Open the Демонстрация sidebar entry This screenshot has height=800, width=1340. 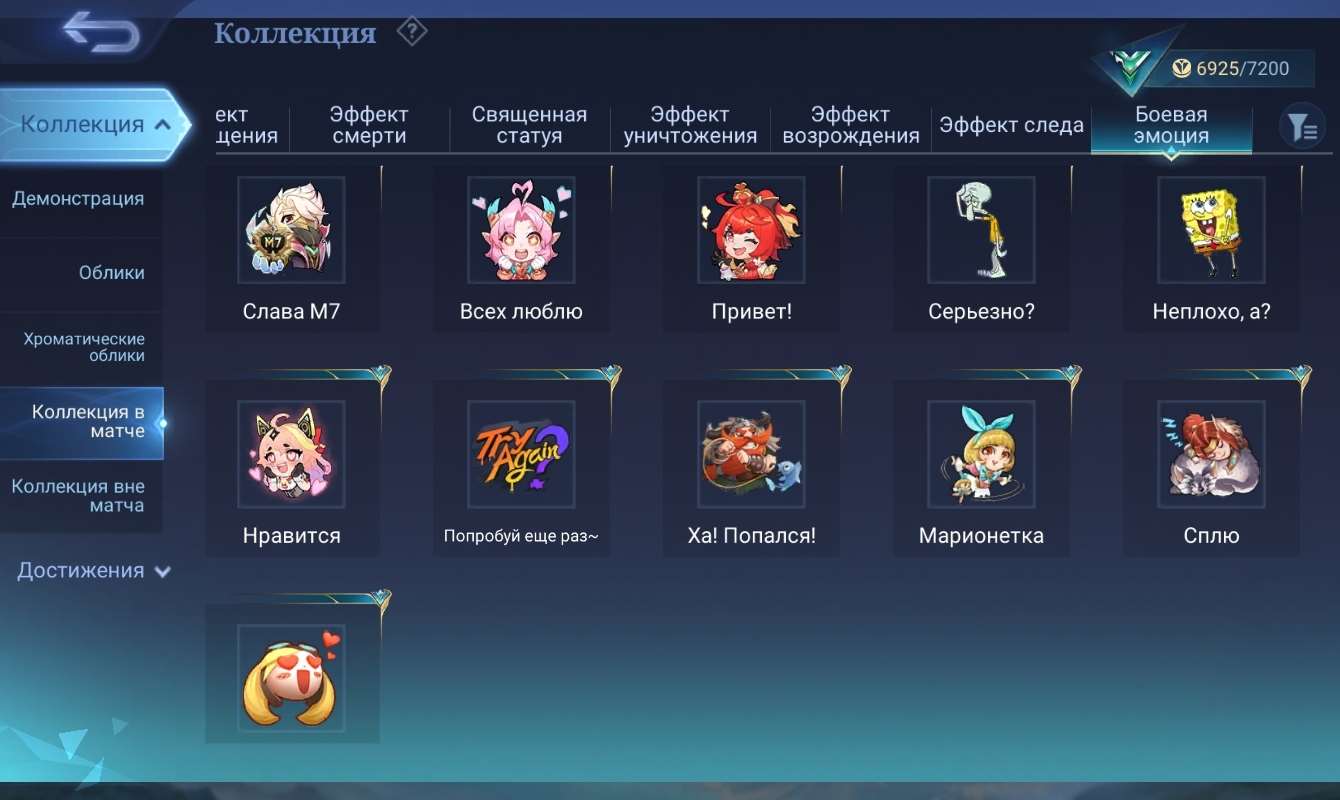click(81, 199)
